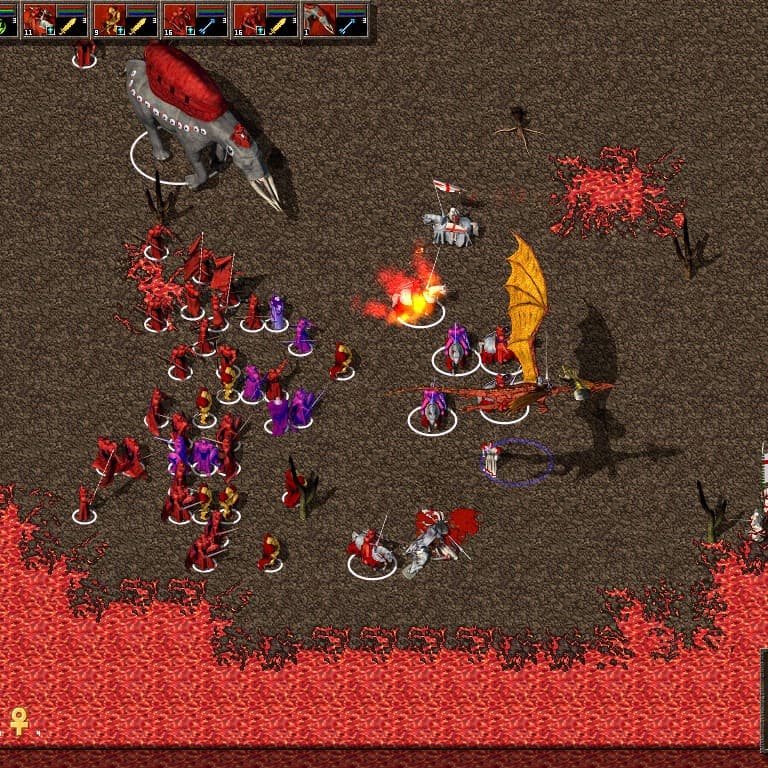Click the golden ankh icon

(x=18, y=720)
